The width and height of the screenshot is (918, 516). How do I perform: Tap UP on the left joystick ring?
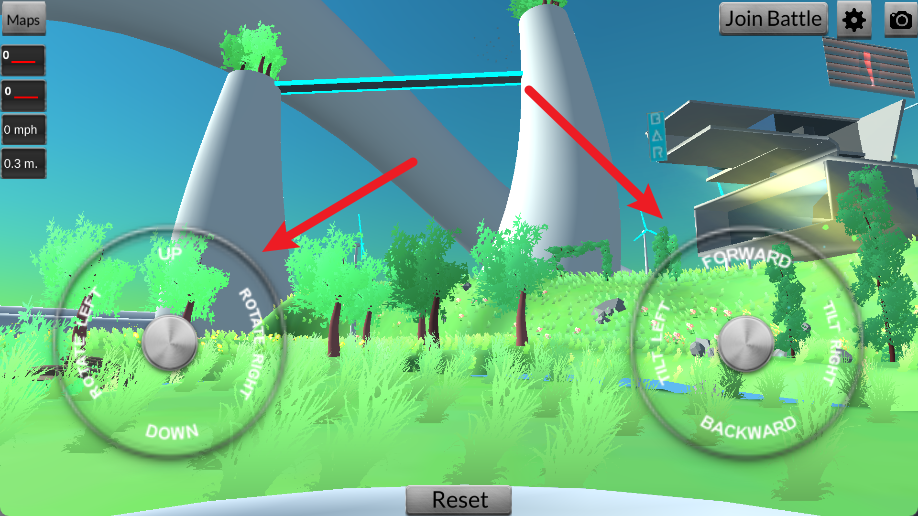[x=171, y=255]
